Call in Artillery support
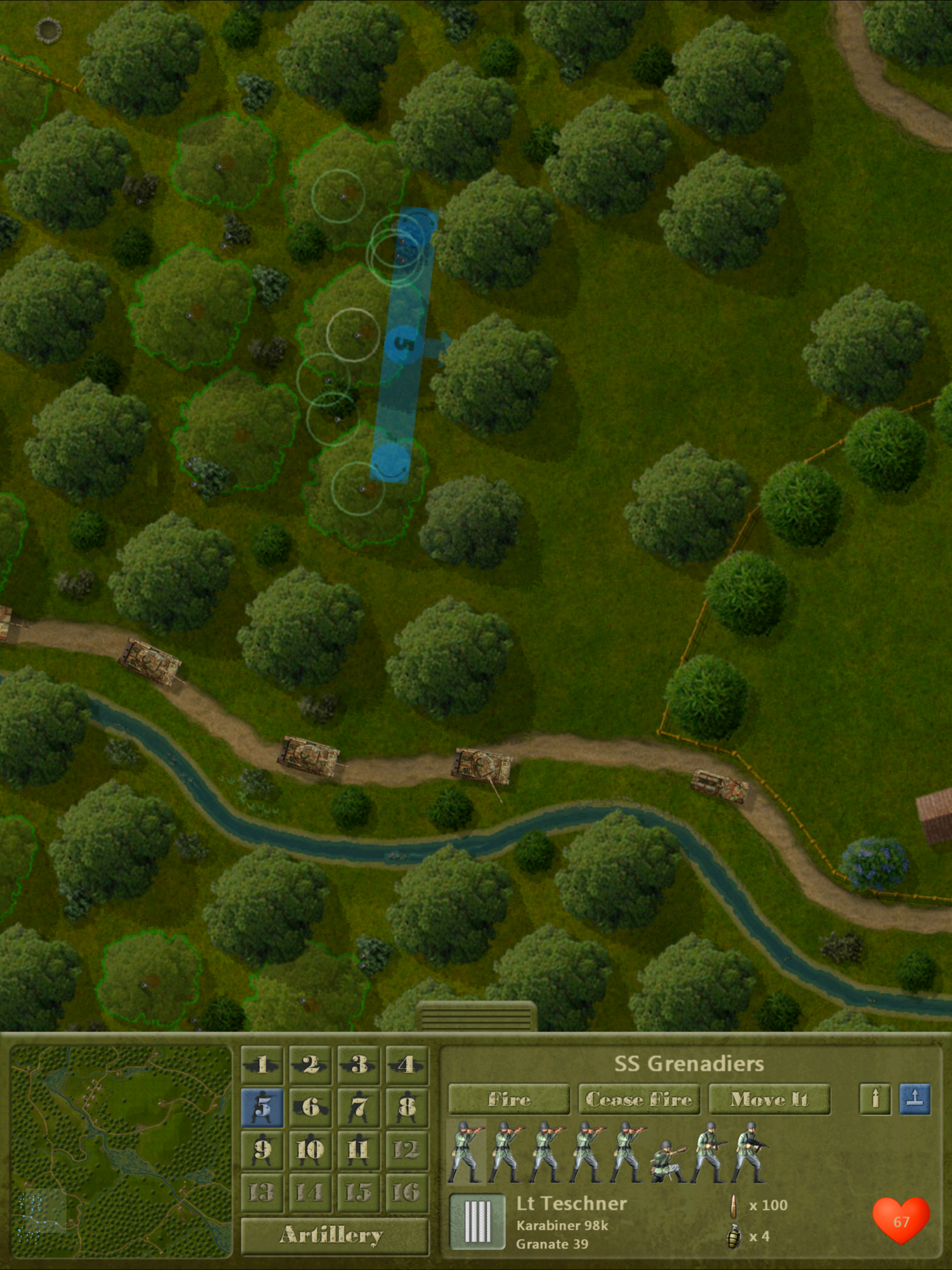 pyautogui.click(x=334, y=1234)
